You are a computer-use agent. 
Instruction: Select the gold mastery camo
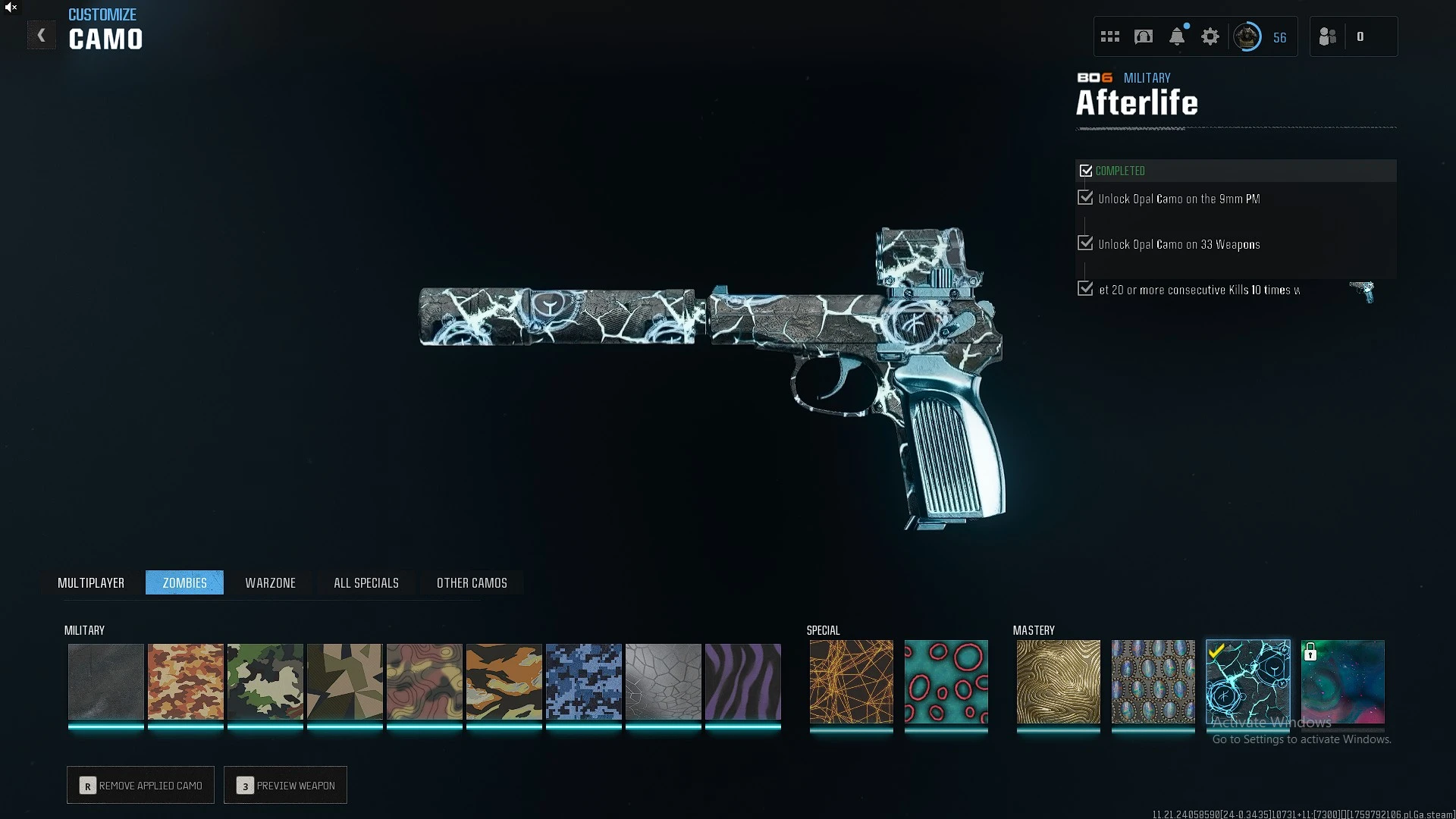tap(1059, 682)
